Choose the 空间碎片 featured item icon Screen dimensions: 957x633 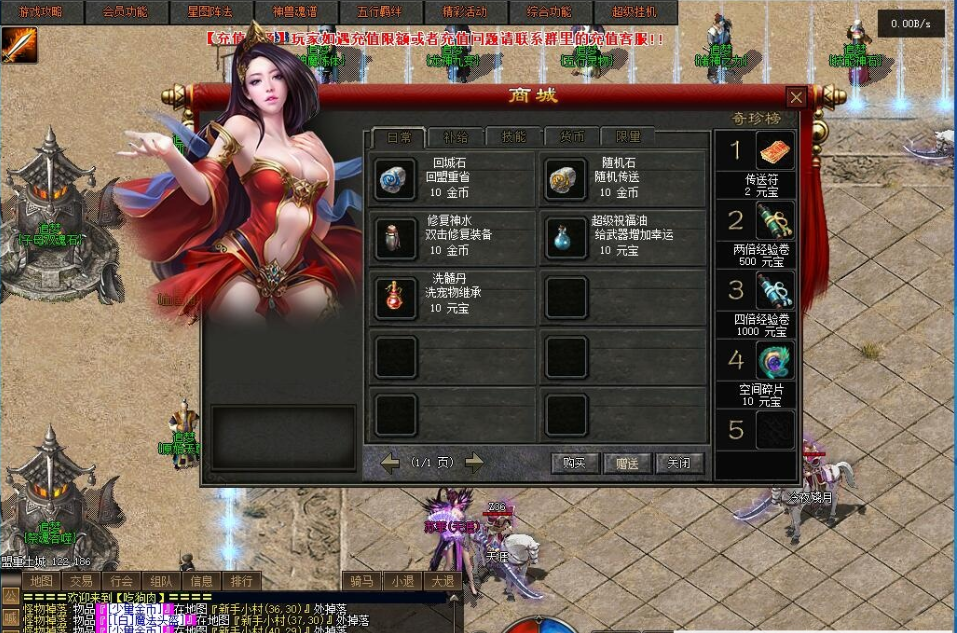pos(774,361)
